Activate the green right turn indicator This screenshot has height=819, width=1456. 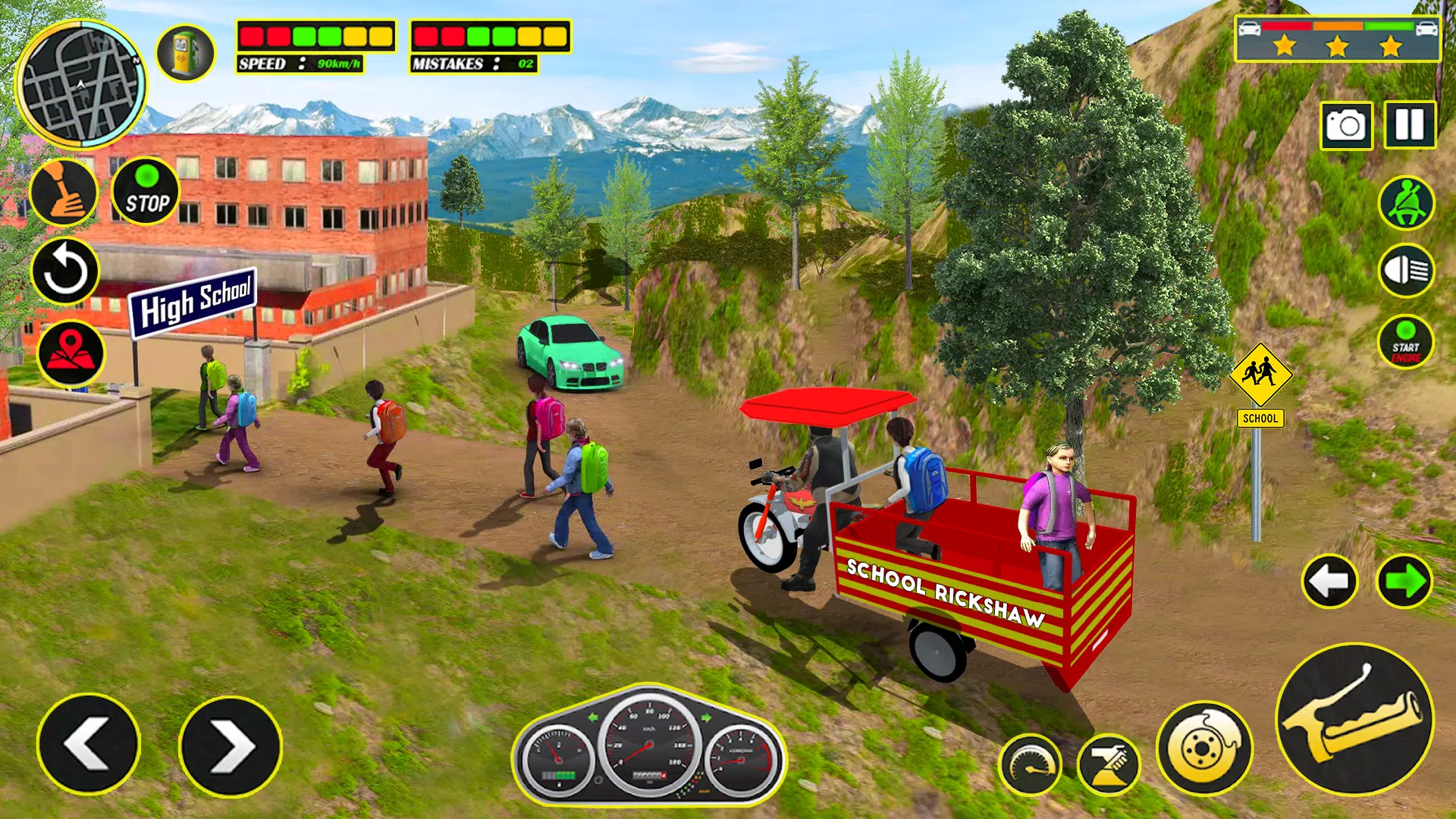coord(1404,582)
